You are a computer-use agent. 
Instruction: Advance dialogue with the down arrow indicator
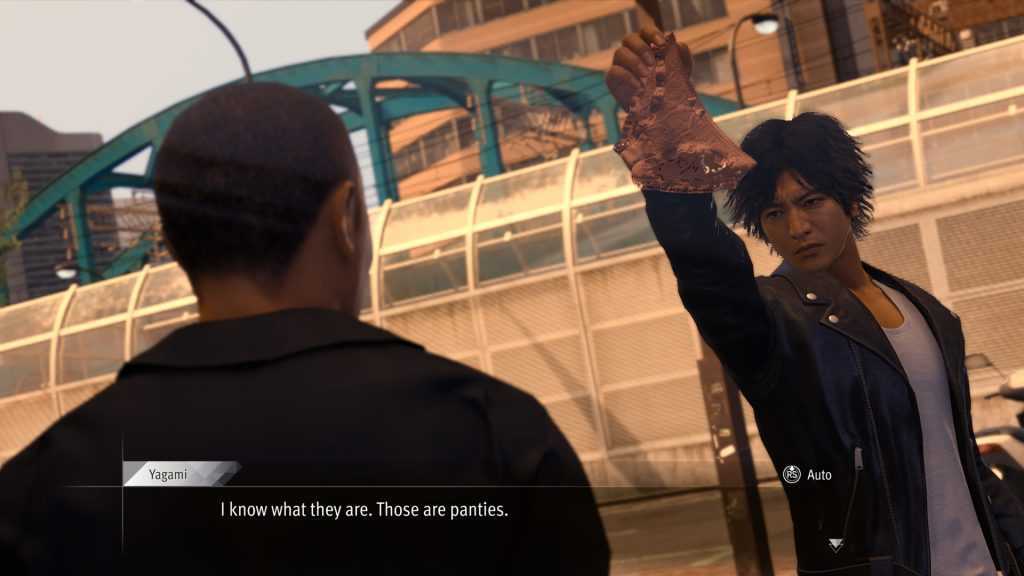(x=836, y=545)
